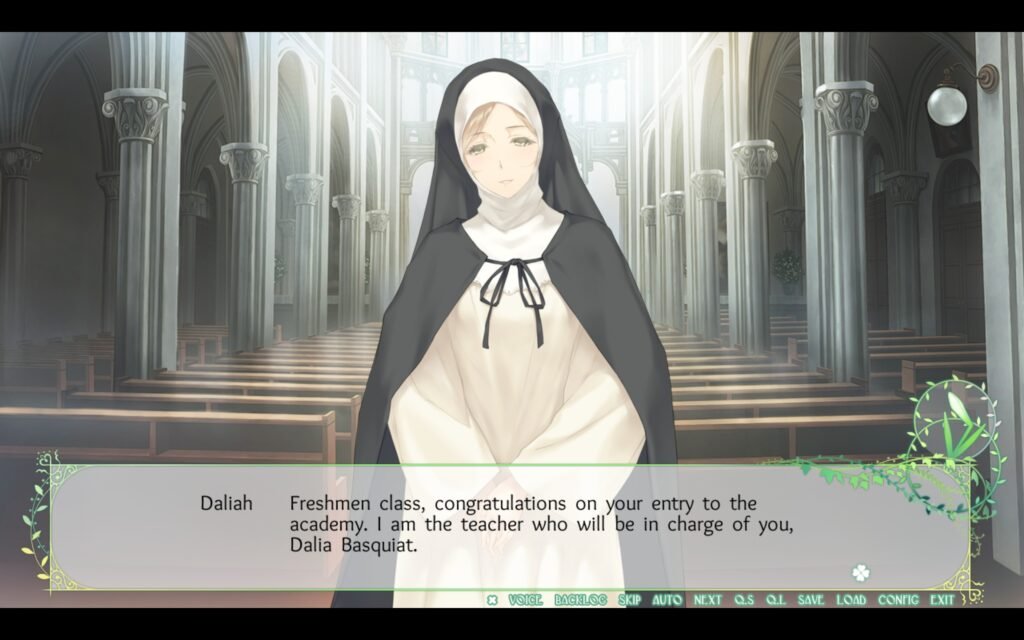Choose EXIT to quit the game
This screenshot has width=1024, height=640.
[x=941, y=600]
